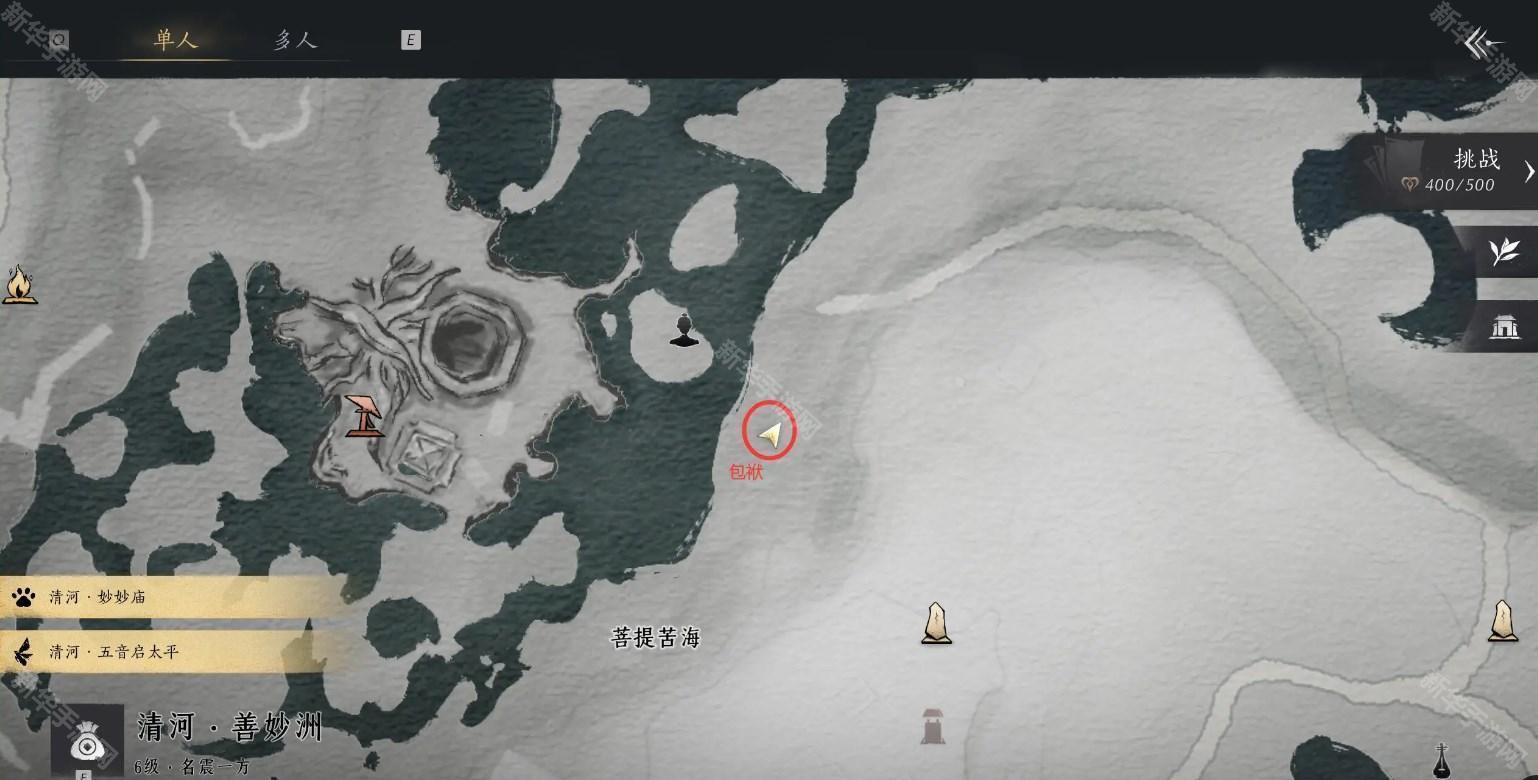Viewport: 1538px width, 780px height.
Task: Click the player arrow marker circled in red
Action: point(769,433)
